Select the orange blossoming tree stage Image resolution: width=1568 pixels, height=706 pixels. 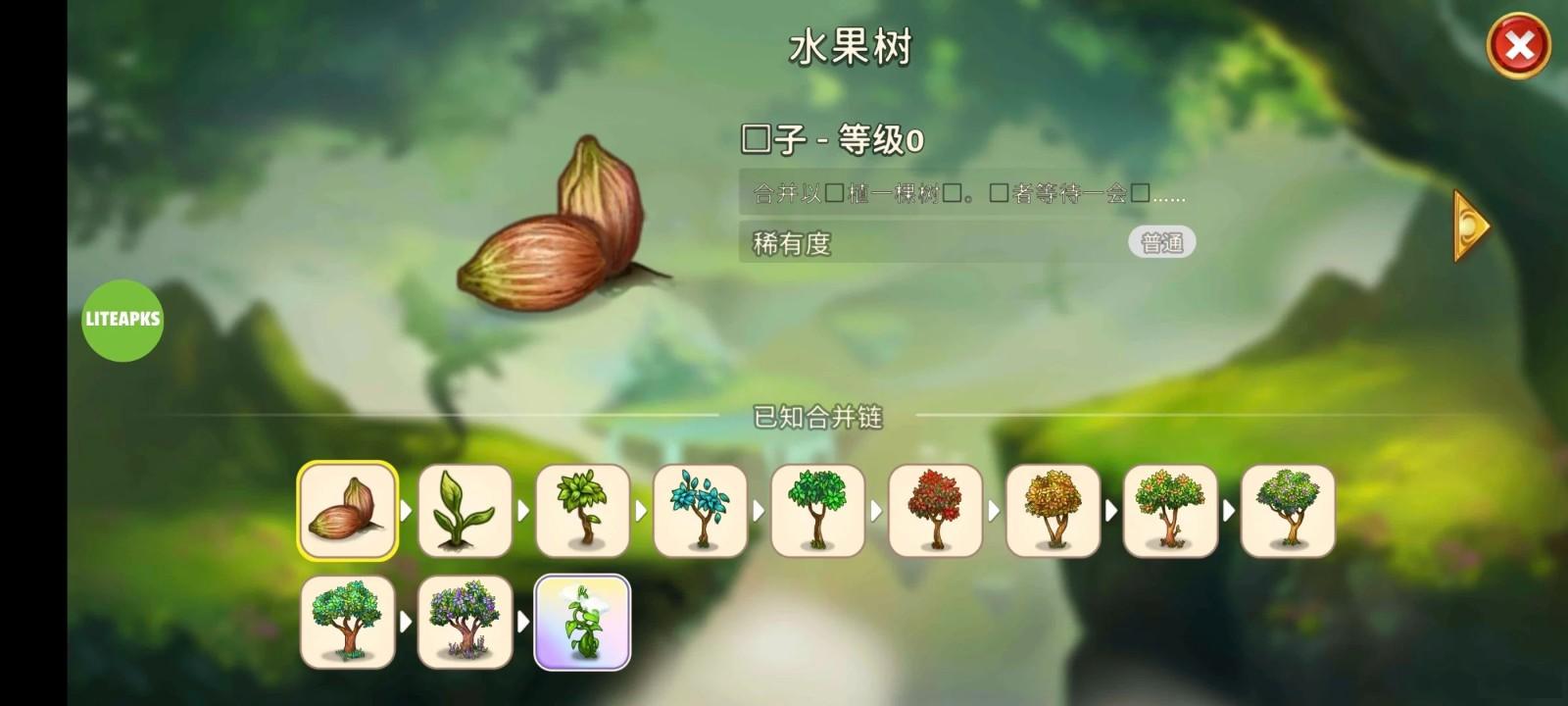pos(1170,511)
